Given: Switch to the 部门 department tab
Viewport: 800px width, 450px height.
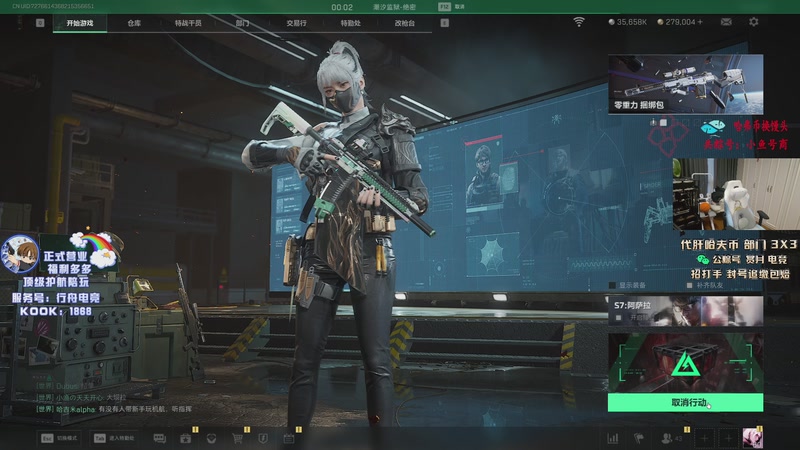Looking at the screenshot, I should pos(242,22).
